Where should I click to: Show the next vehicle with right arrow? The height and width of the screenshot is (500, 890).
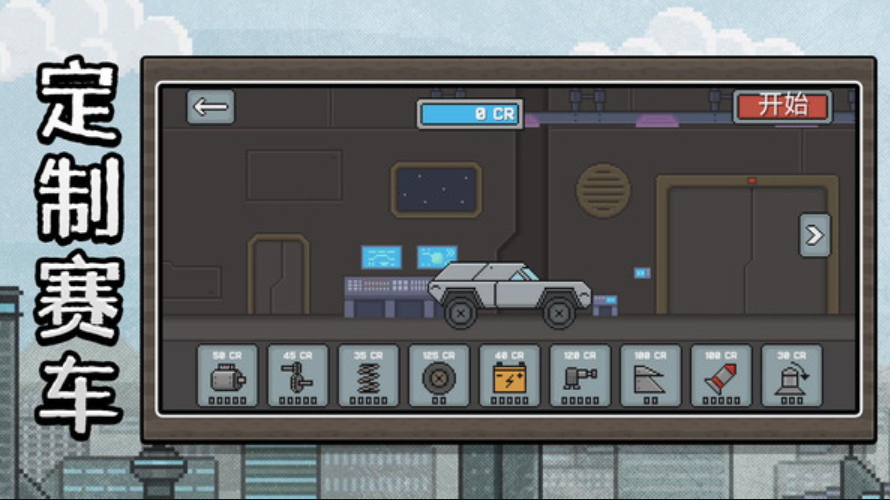(x=814, y=236)
